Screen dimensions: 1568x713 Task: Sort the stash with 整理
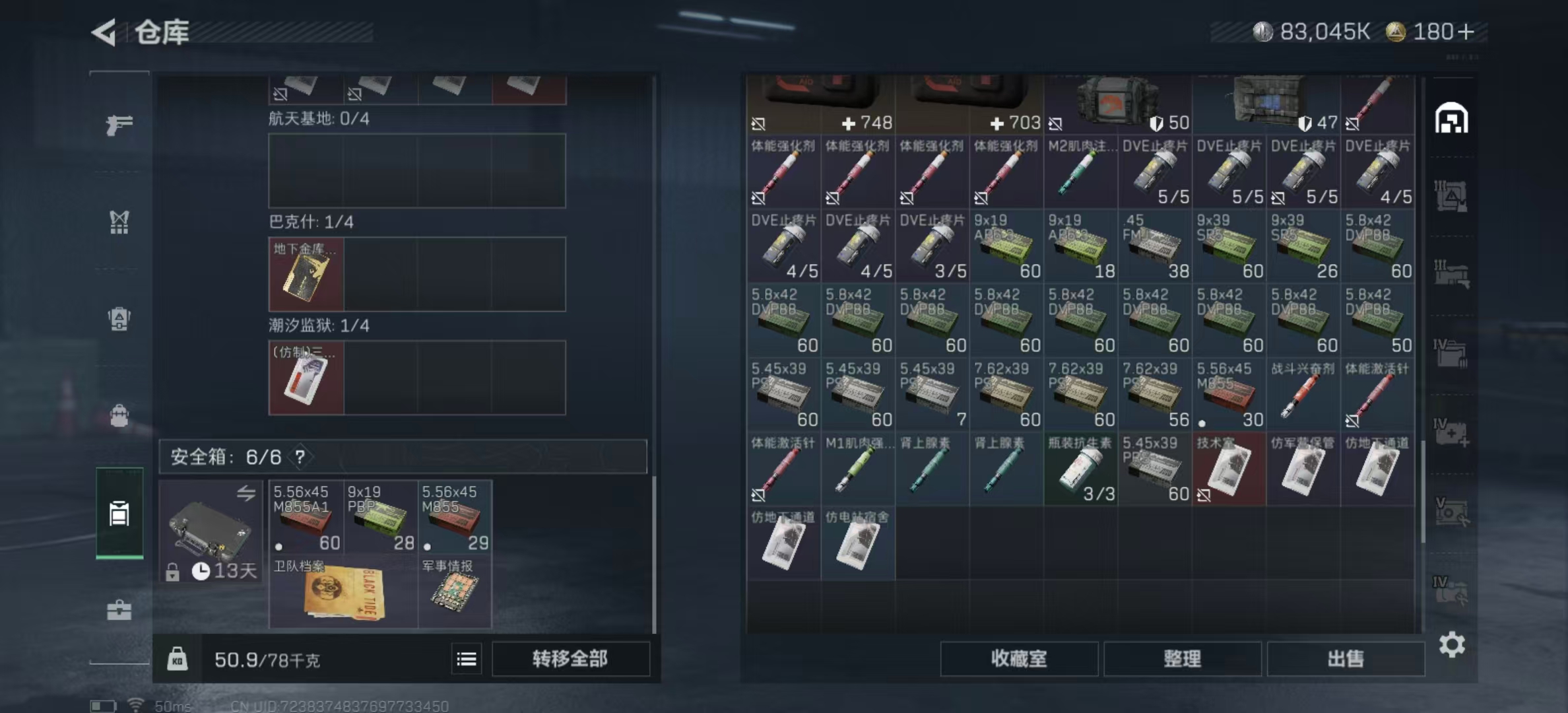click(x=1182, y=658)
